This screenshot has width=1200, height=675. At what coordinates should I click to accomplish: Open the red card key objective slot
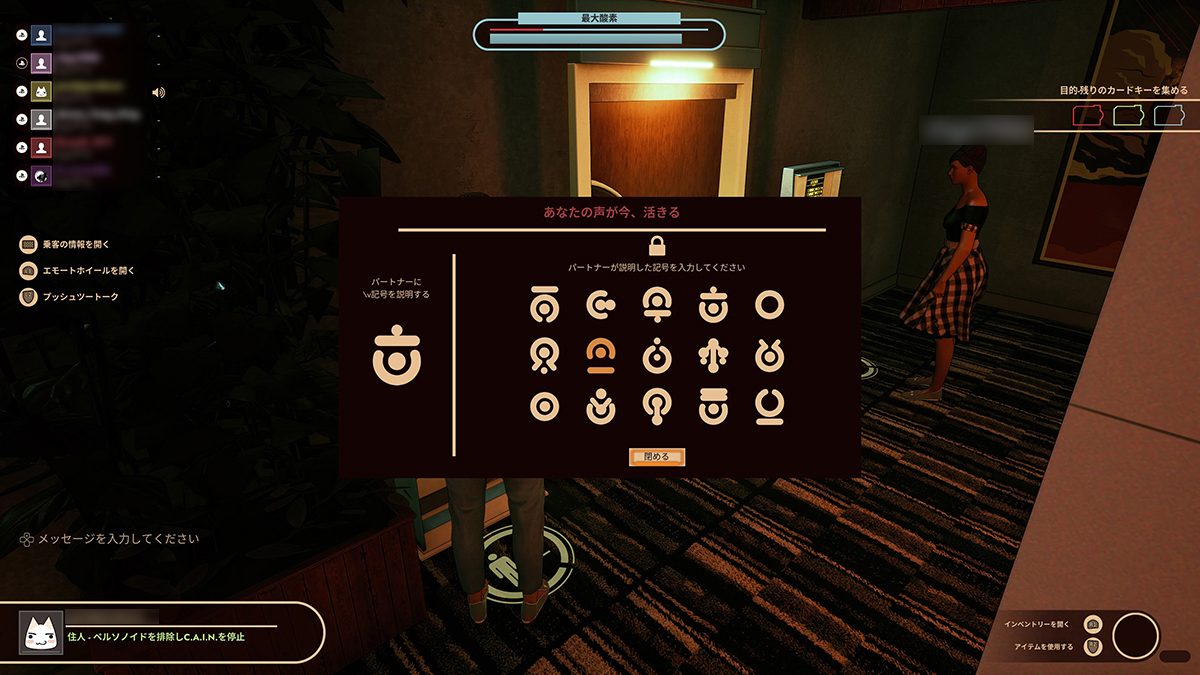1087,116
